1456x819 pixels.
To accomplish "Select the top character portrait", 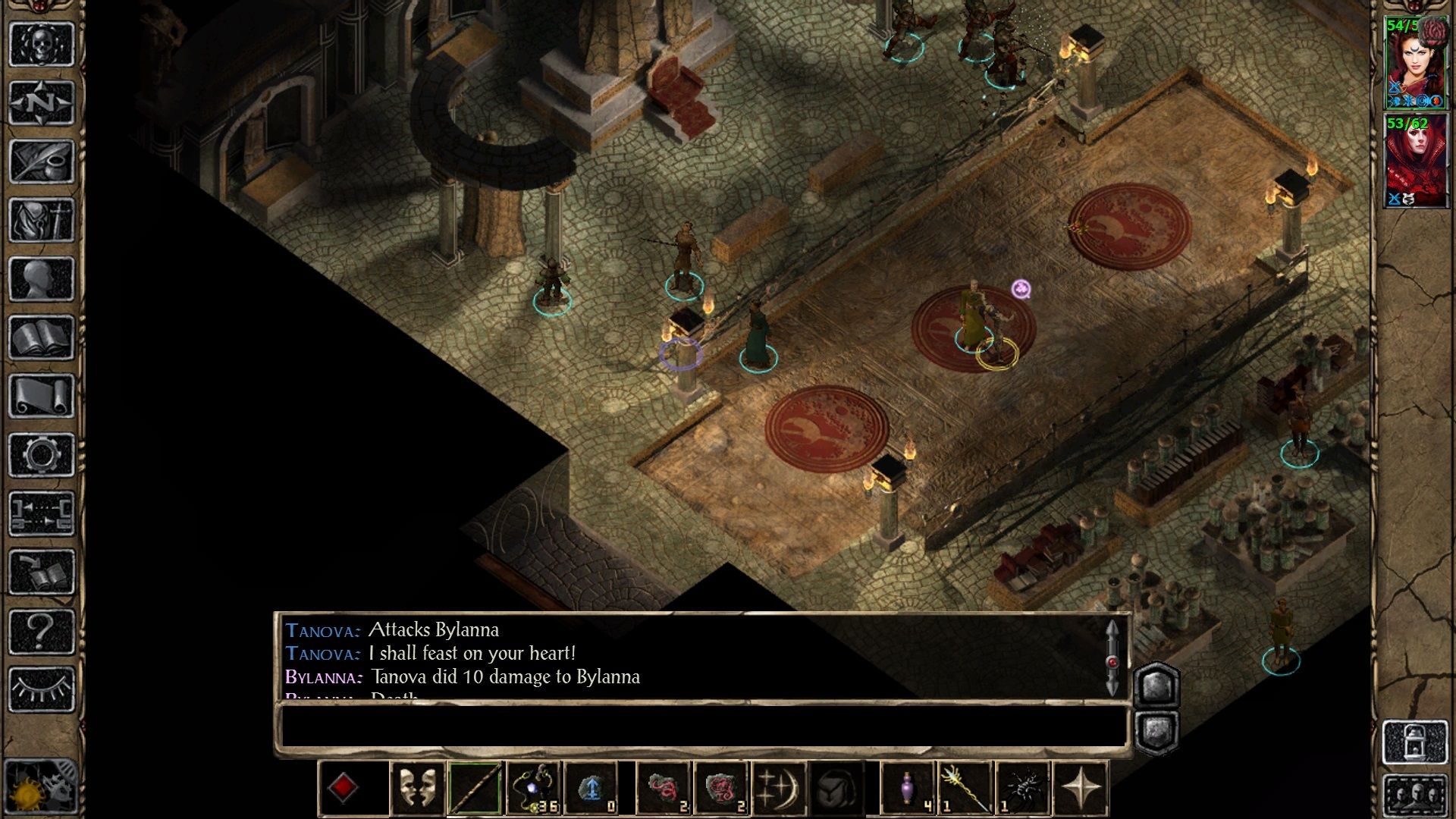I will pyautogui.click(x=1415, y=64).
